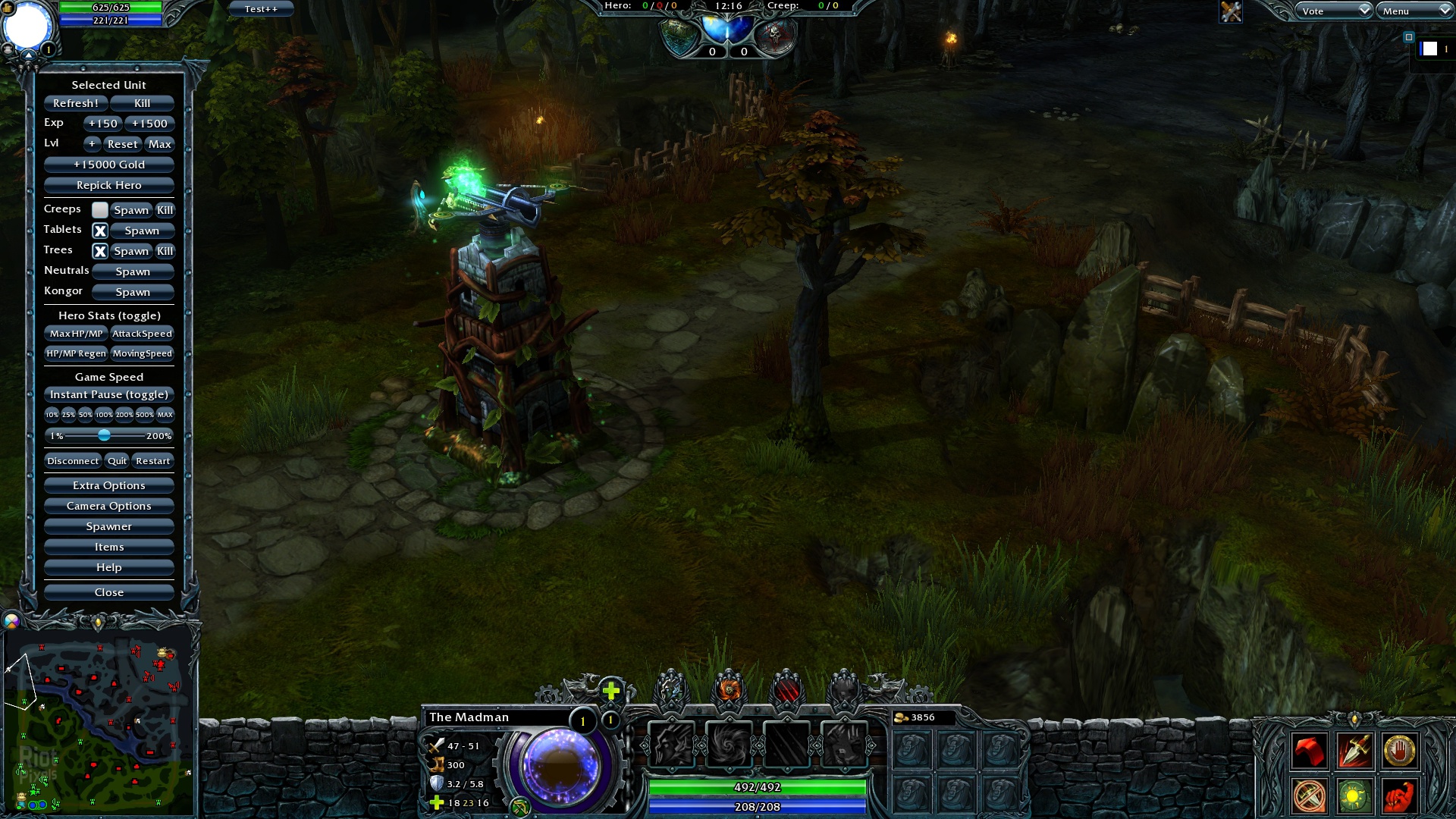Screen dimensions: 1456x819
Task: Click the Refresh! button
Action: 76,103
